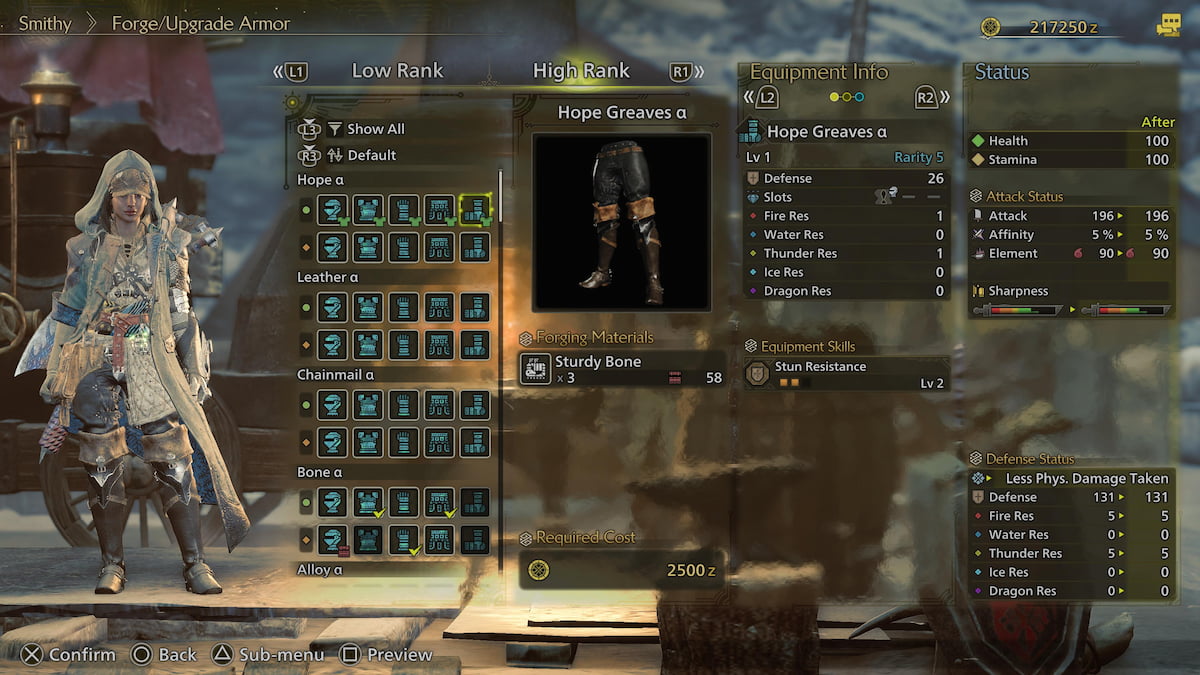
Task: Select the Hope α helm in the green-dot row
Action: pyautogui.click(x=333, y=209)
